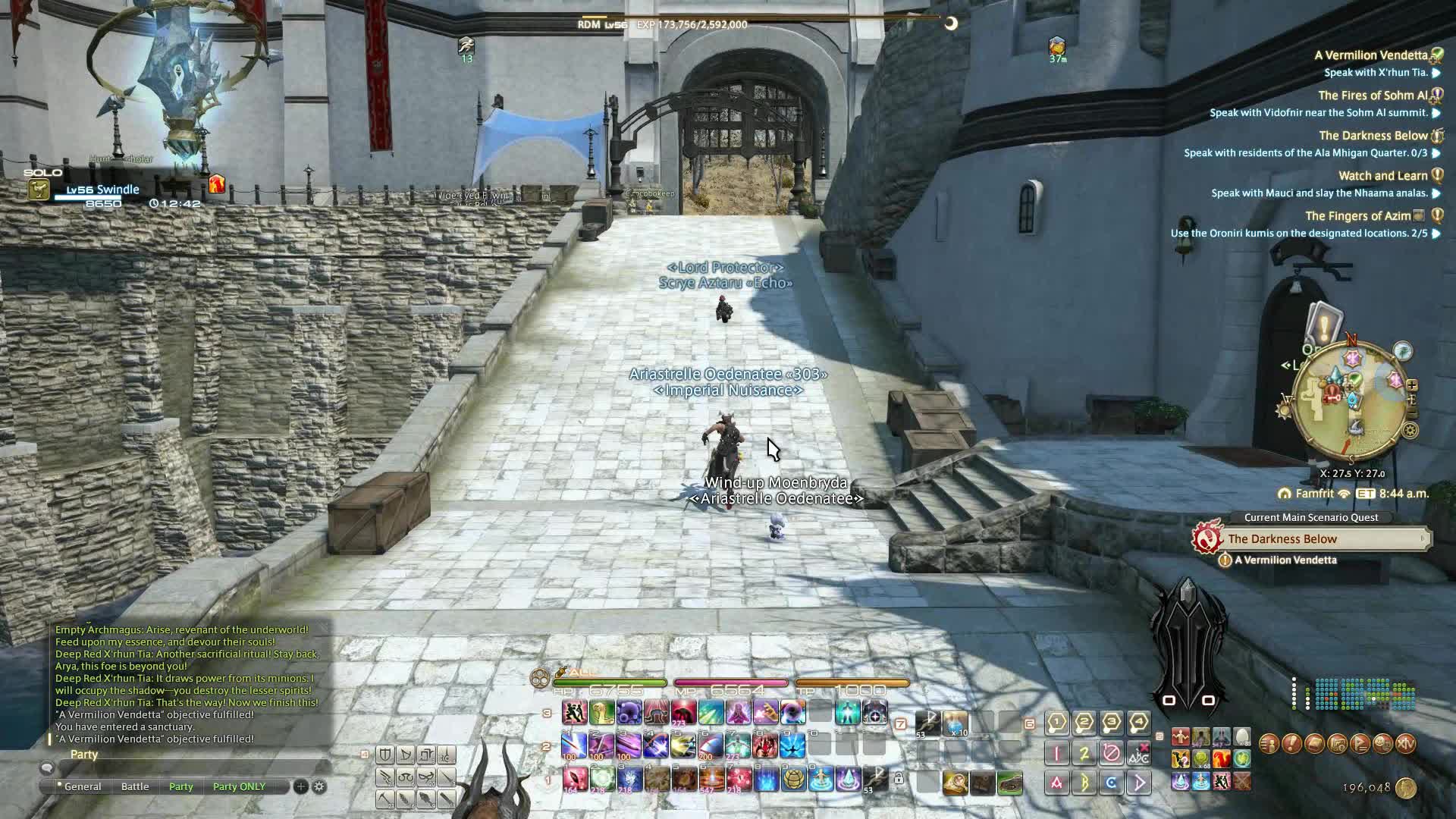The height and width of the screenshot is (819, 1456).
Task: Open the Character menu icon
Action: pyautogui.click(x=1269, y=744)
